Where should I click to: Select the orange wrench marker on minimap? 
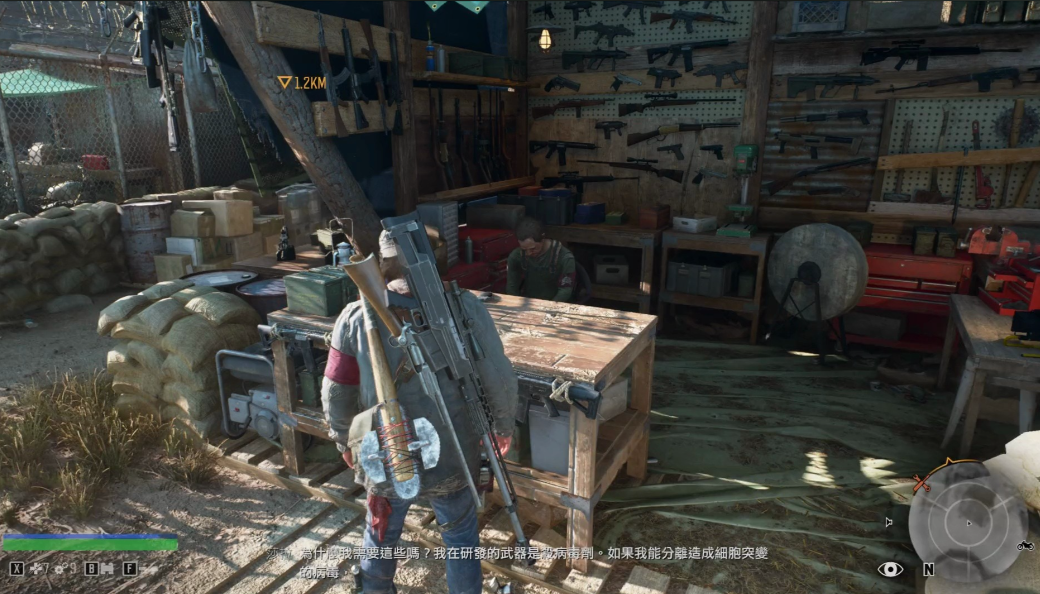pos(921,484)
